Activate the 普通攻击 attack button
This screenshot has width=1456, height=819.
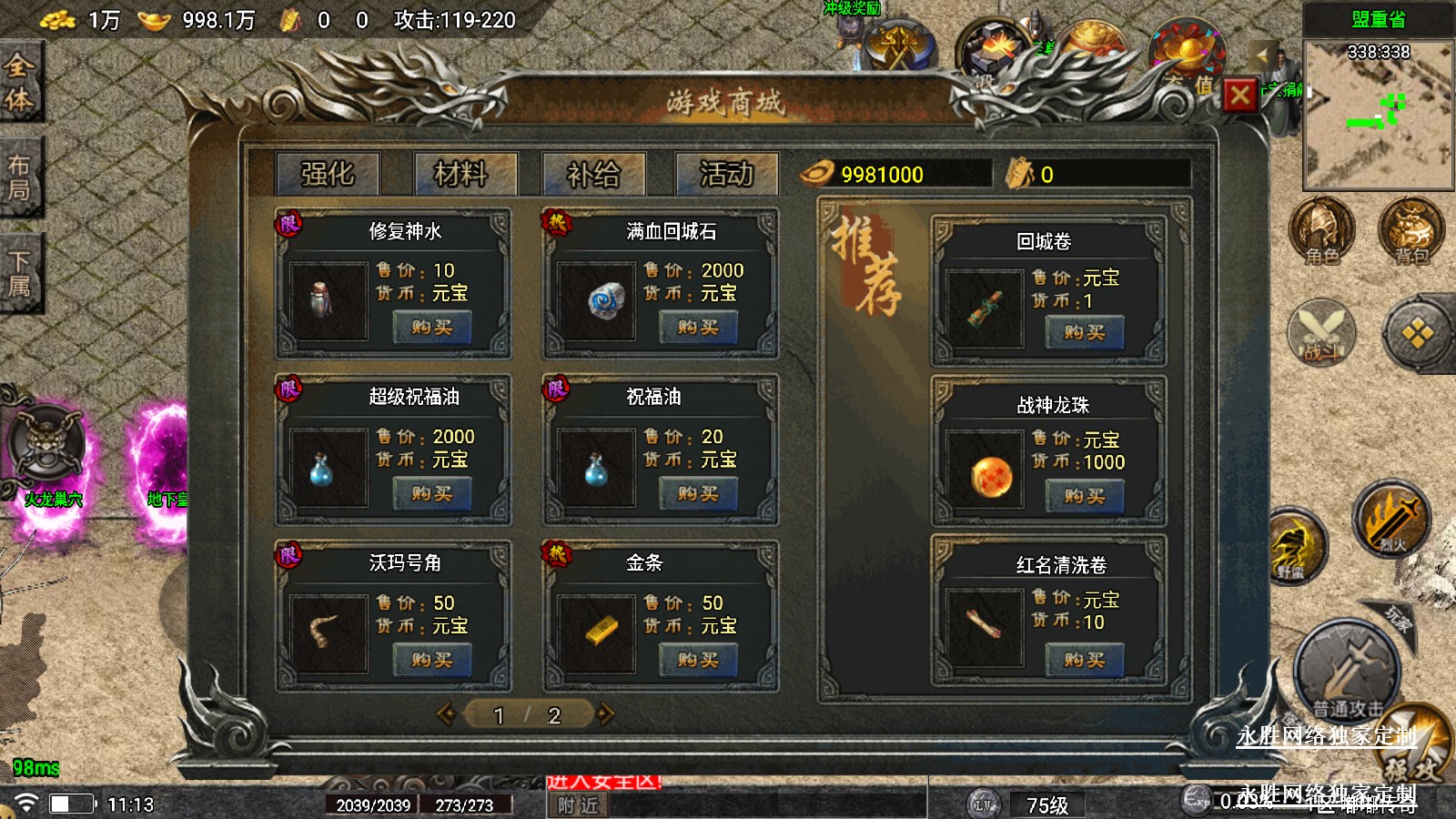1347,672
